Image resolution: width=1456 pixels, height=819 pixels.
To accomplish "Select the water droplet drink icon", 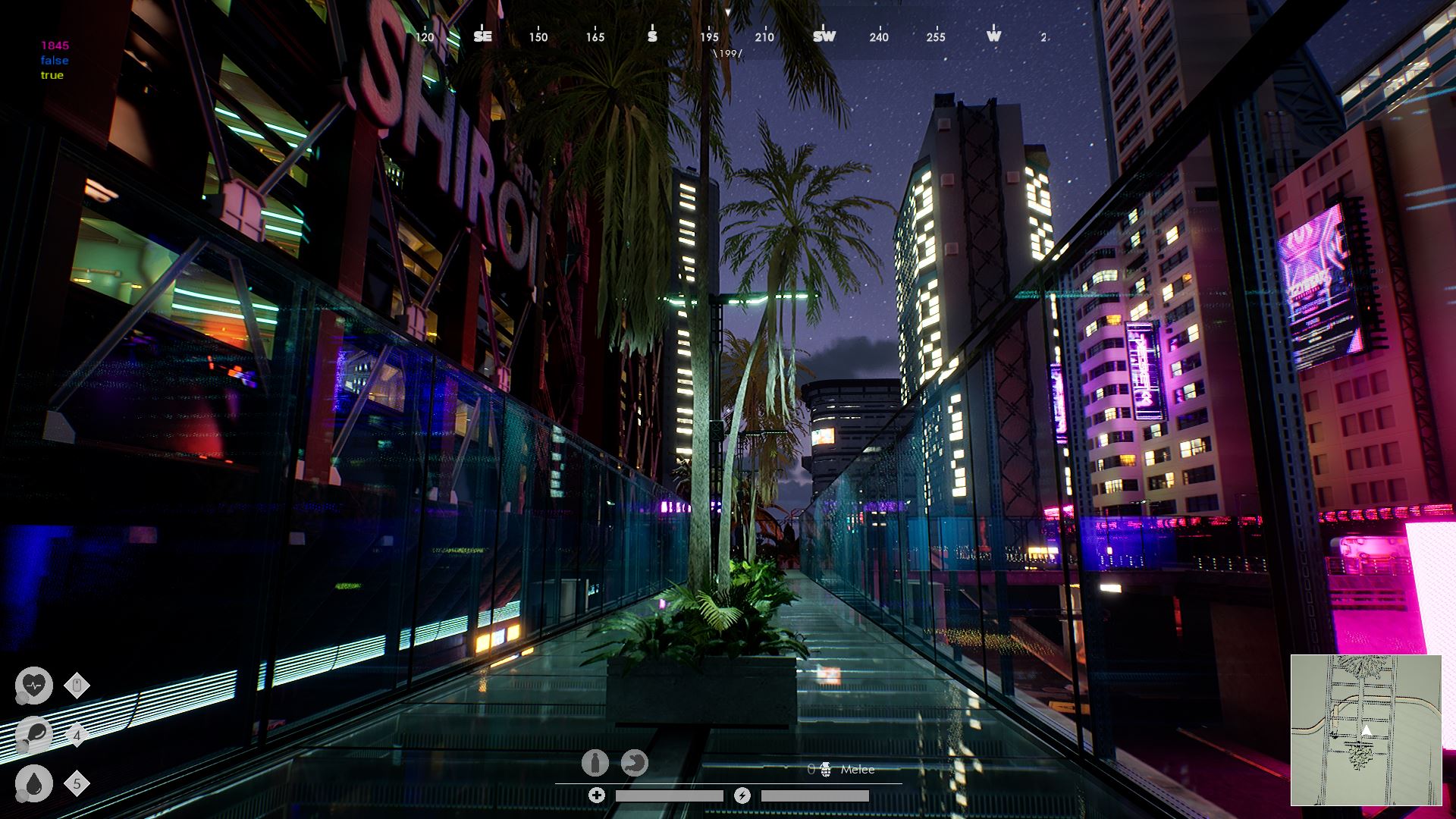I will click(x=34, y=783).
